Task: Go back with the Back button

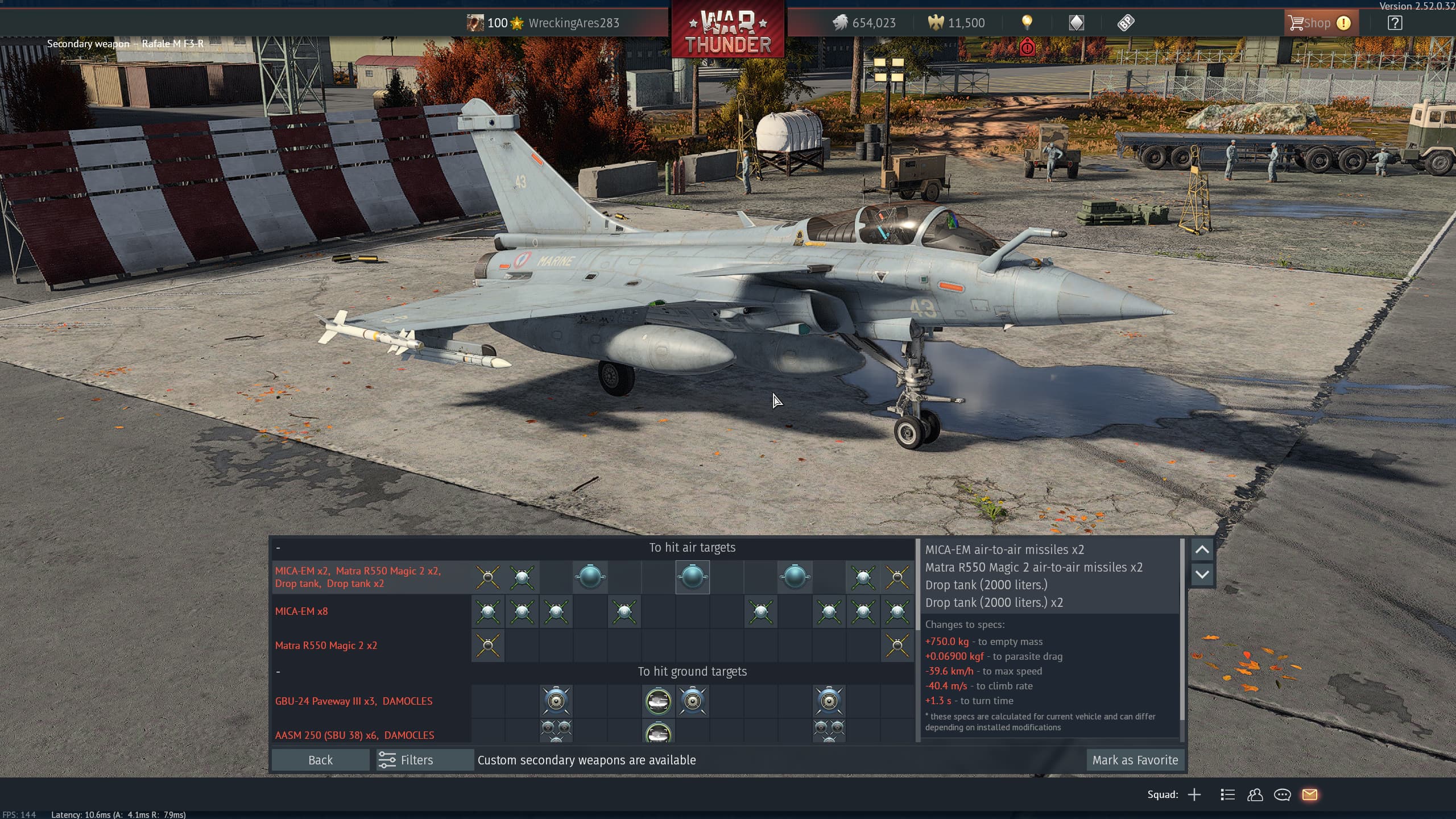Action: (x=320, y=760)
